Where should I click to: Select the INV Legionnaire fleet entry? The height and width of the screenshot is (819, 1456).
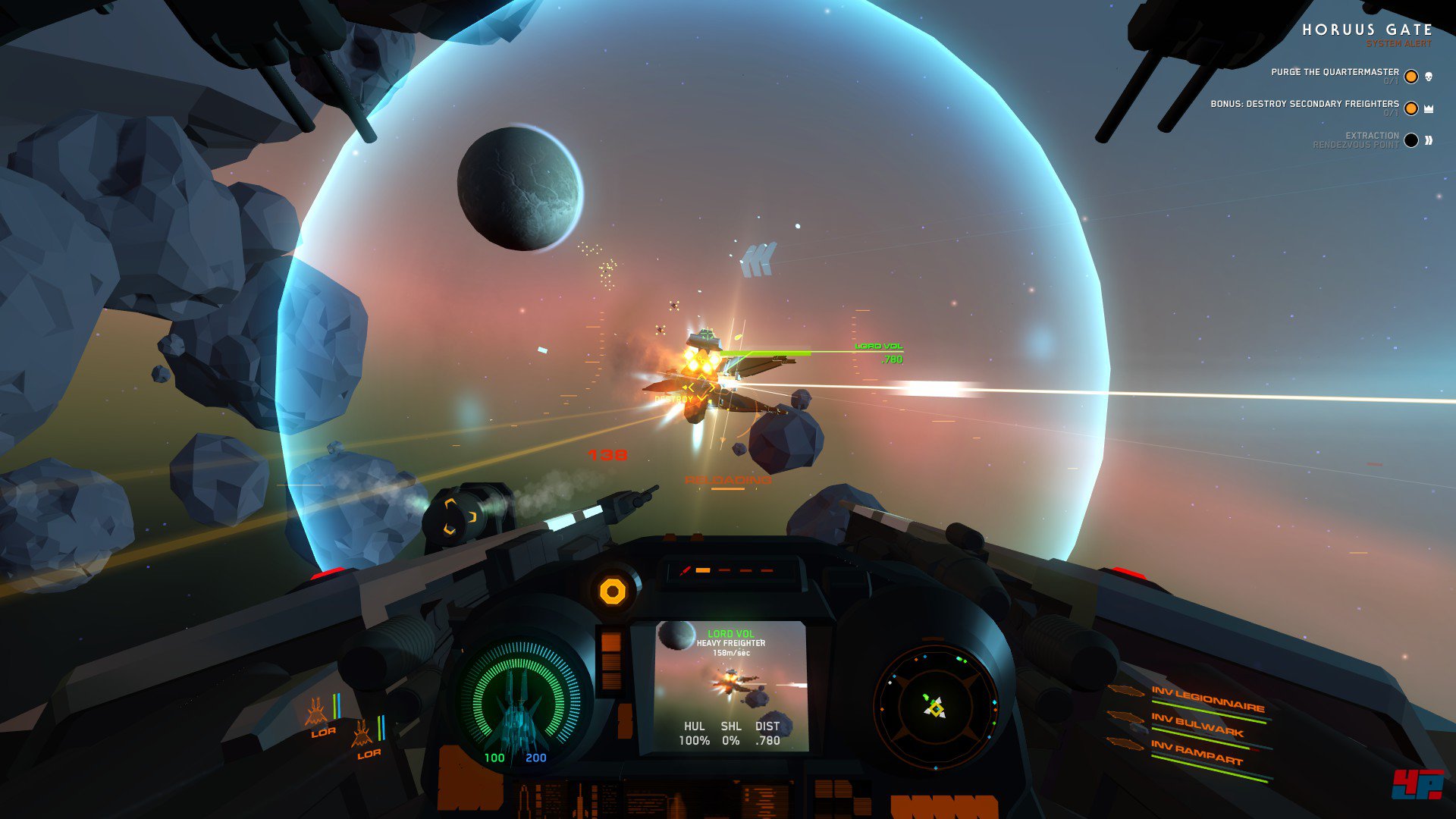(x=1207, y=699)
